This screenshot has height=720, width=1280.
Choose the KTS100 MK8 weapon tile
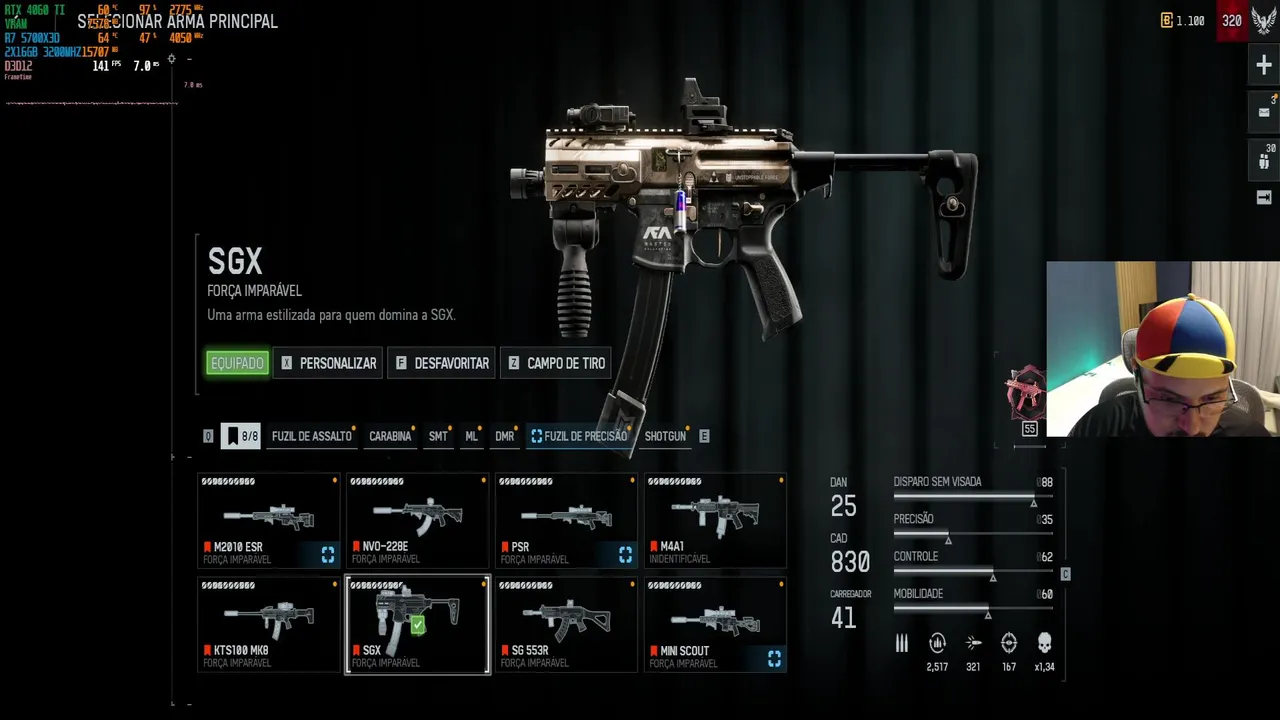click(x=268, y=624)
